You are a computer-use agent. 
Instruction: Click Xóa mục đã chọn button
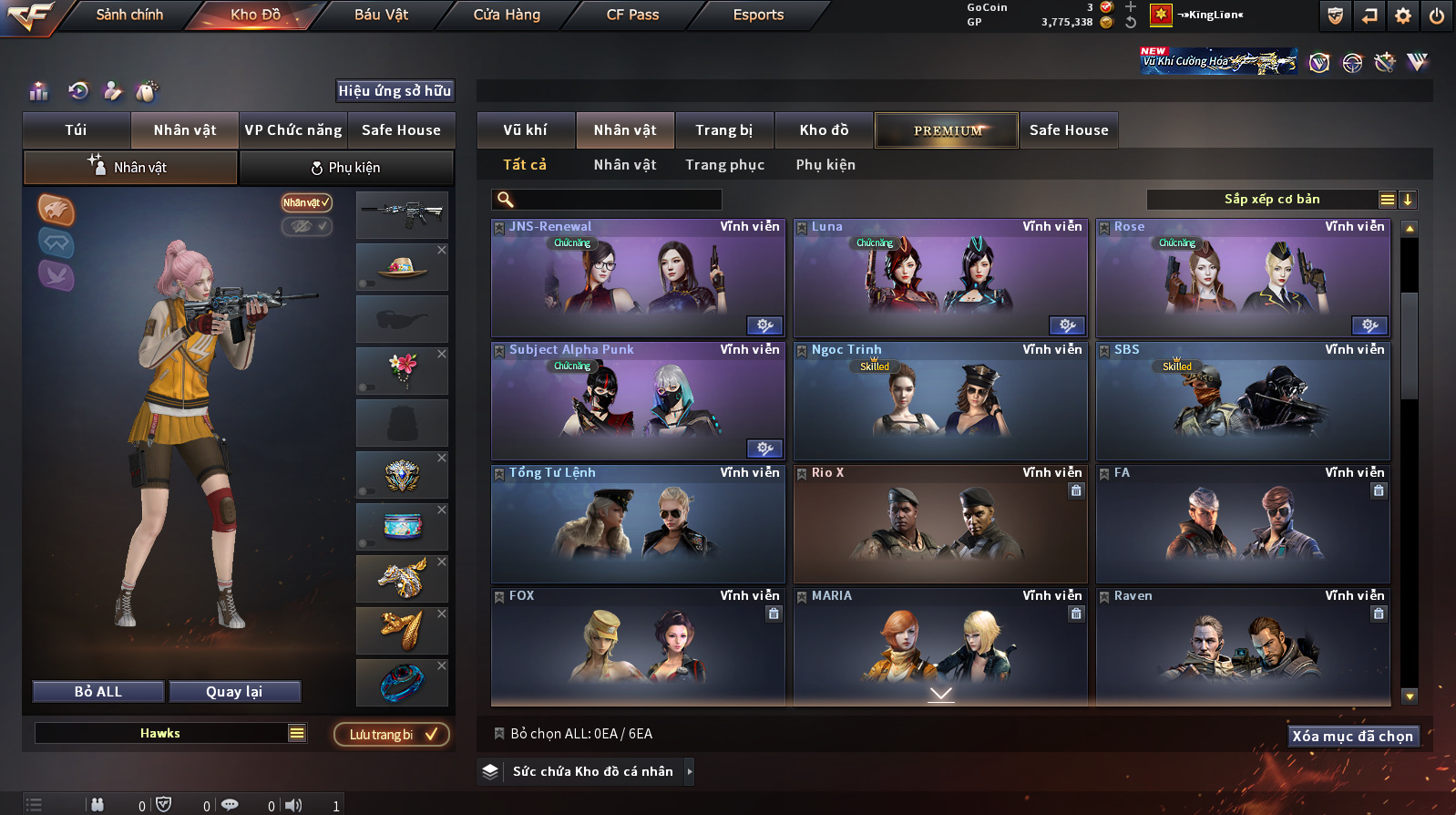[1353, 737]
